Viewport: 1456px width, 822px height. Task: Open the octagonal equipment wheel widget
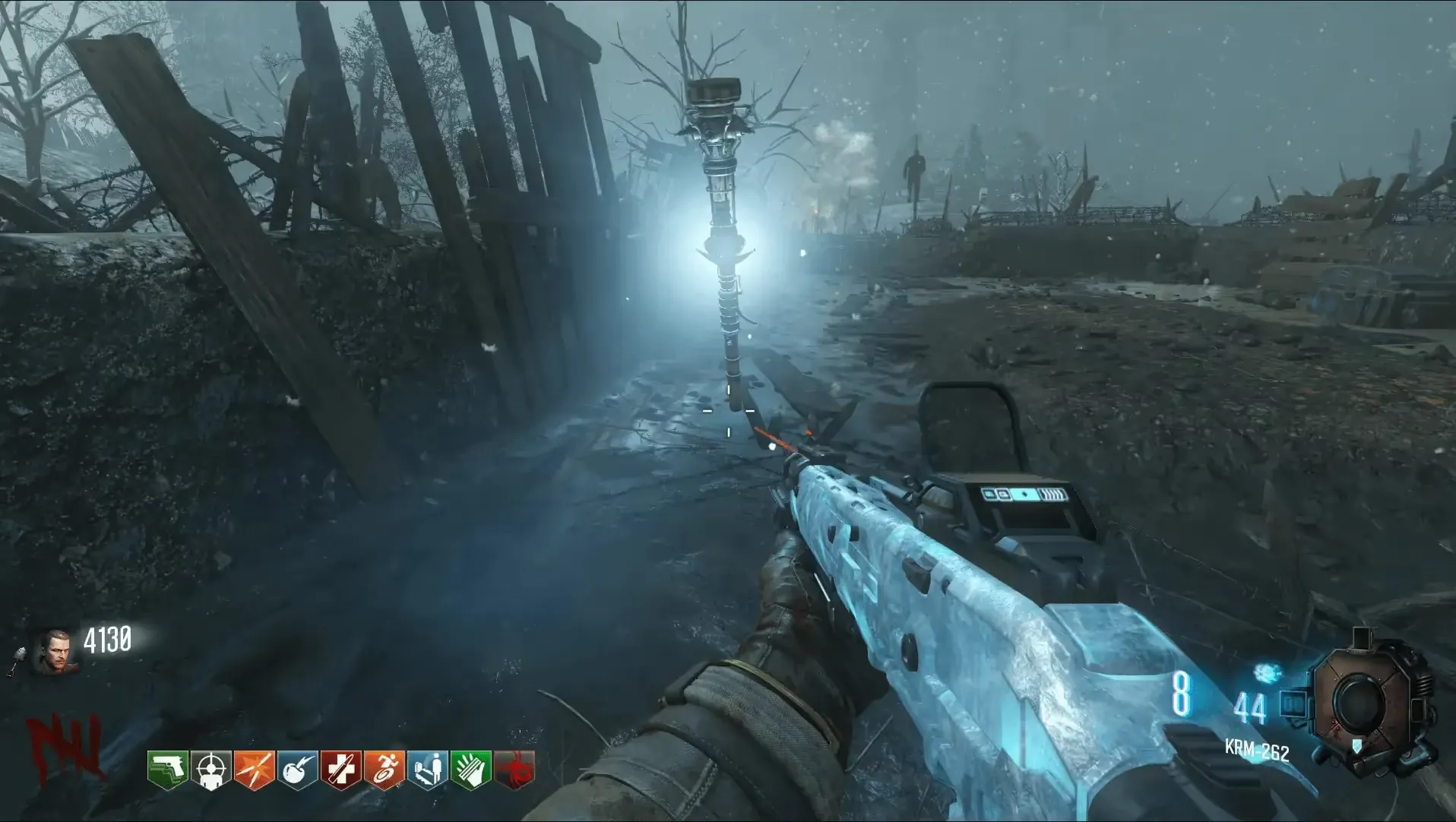click(x=1358, y=701)
